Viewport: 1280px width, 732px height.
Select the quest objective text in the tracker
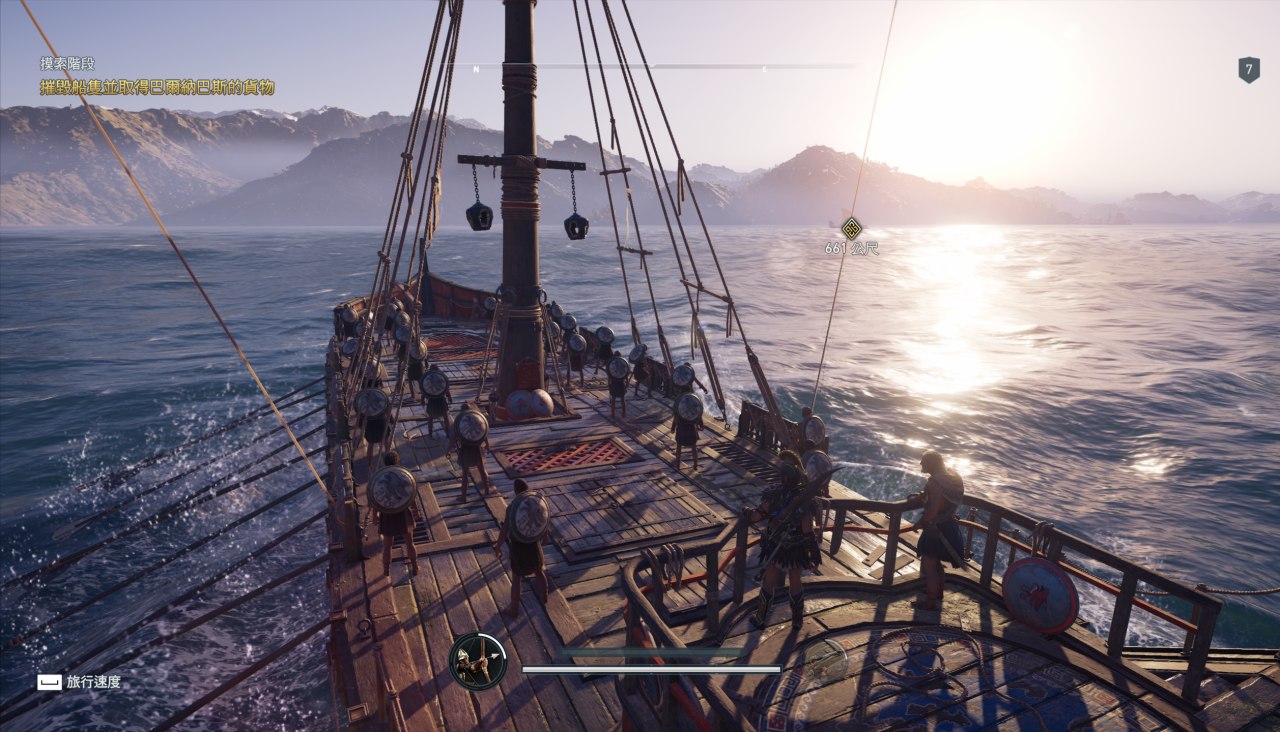click(x=157, y=88)
